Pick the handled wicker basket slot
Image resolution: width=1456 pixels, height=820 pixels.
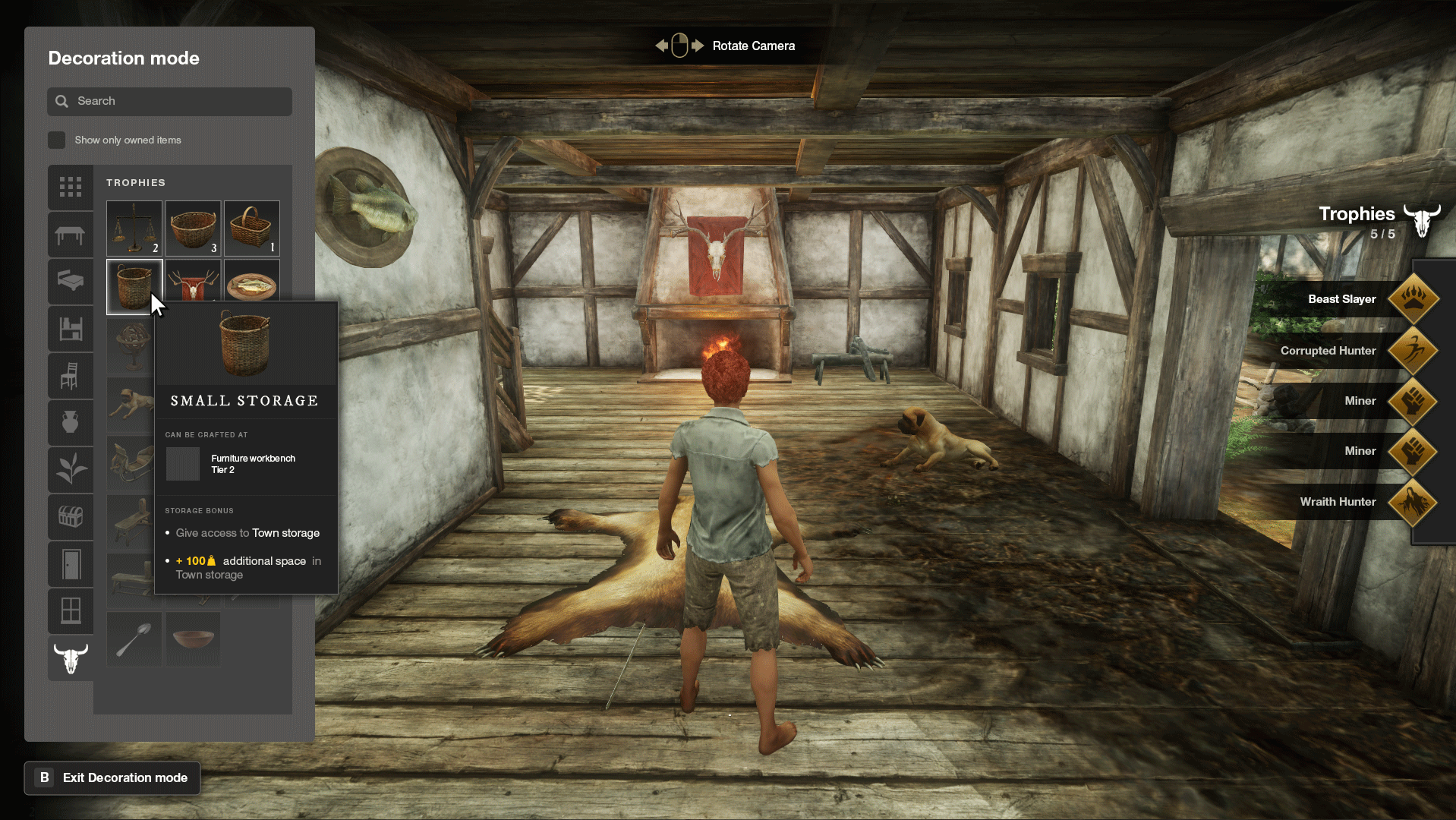click(251, 228)
